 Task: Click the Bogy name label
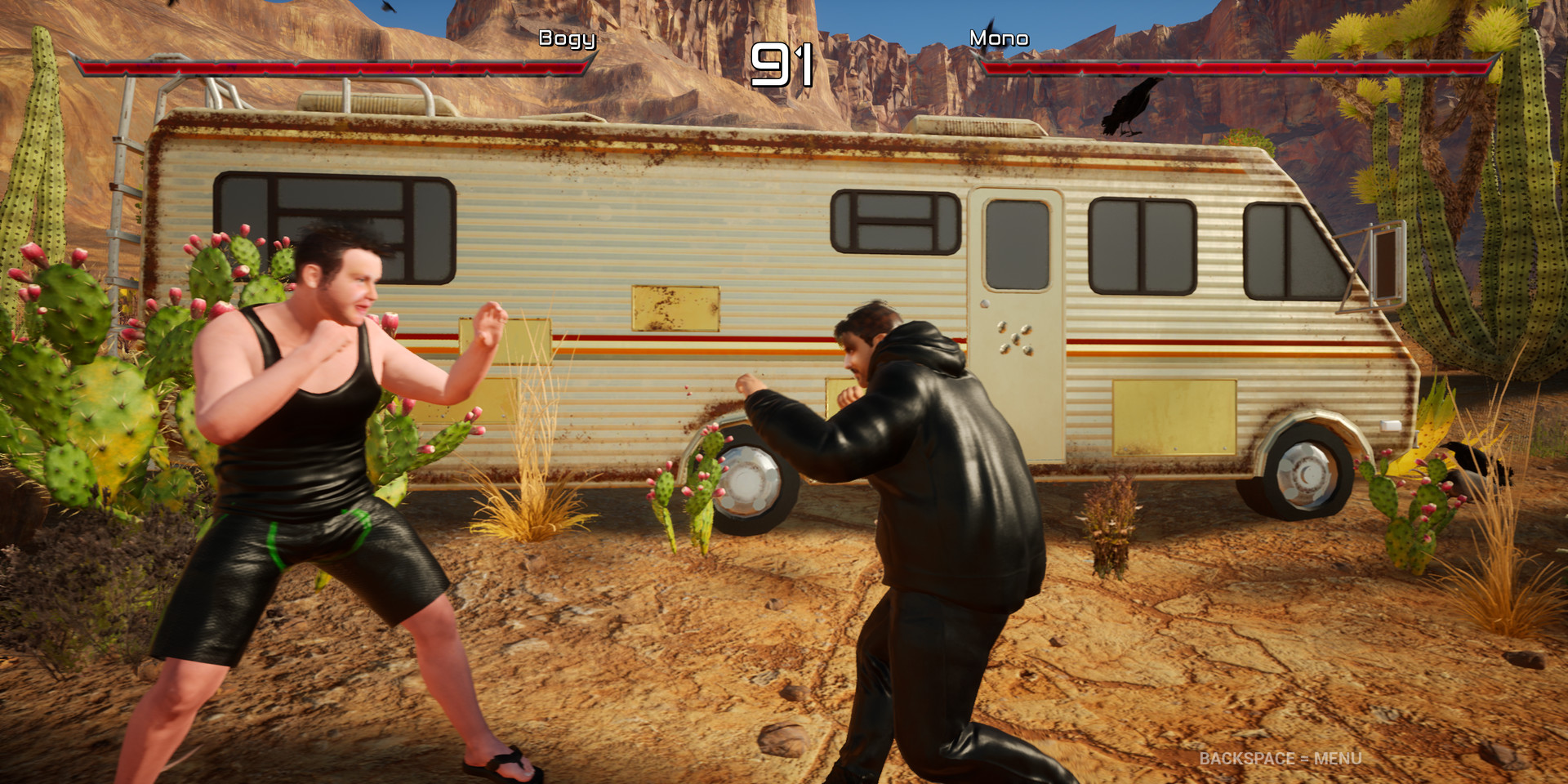(568, 39)
